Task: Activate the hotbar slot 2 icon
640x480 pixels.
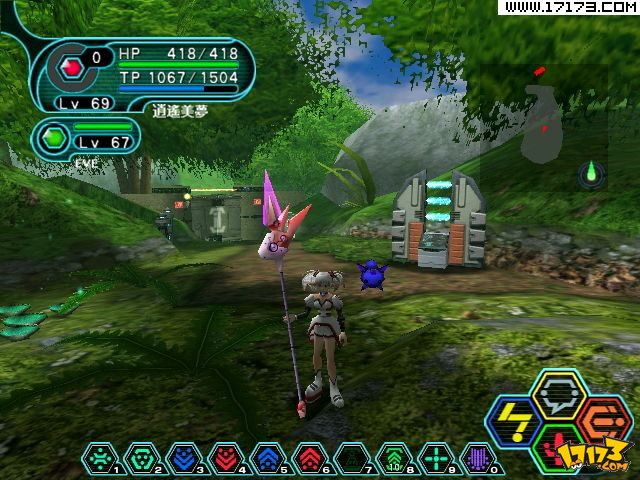Action: [x=142, y=459]
